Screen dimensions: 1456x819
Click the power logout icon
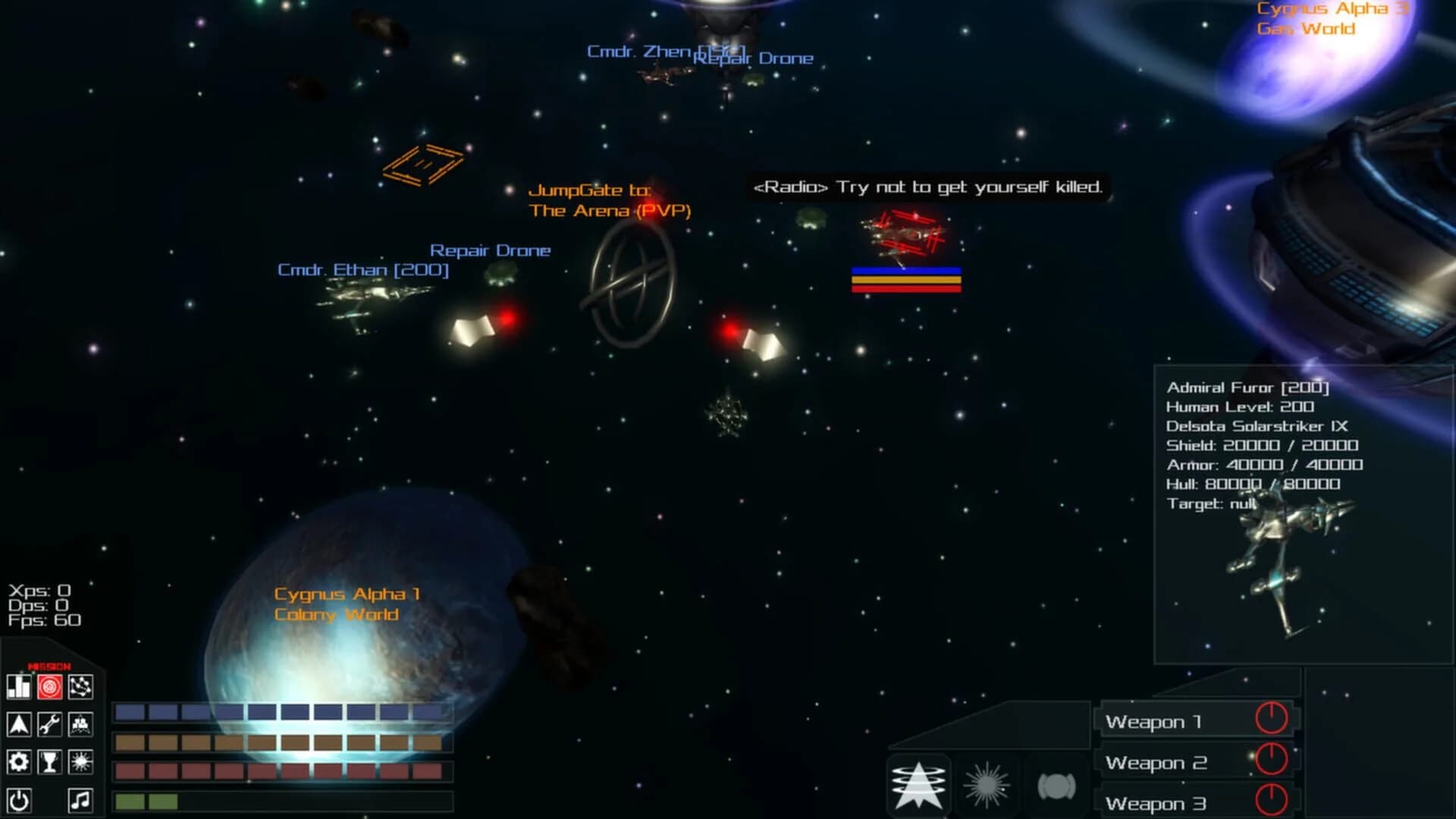coord(20,801)
